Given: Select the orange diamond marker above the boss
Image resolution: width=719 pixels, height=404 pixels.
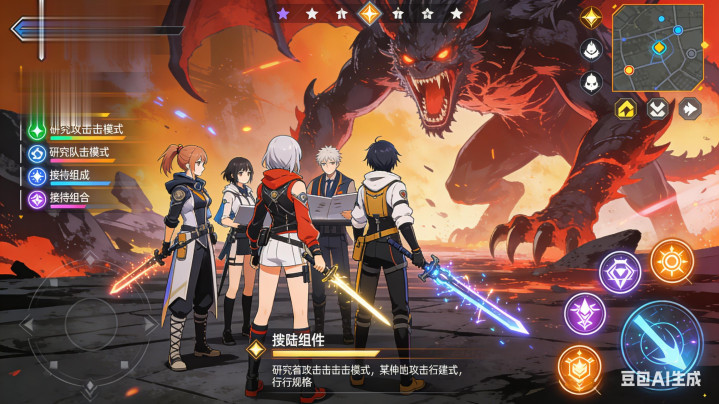Looking at the screenshot, I should click(370, 13).
